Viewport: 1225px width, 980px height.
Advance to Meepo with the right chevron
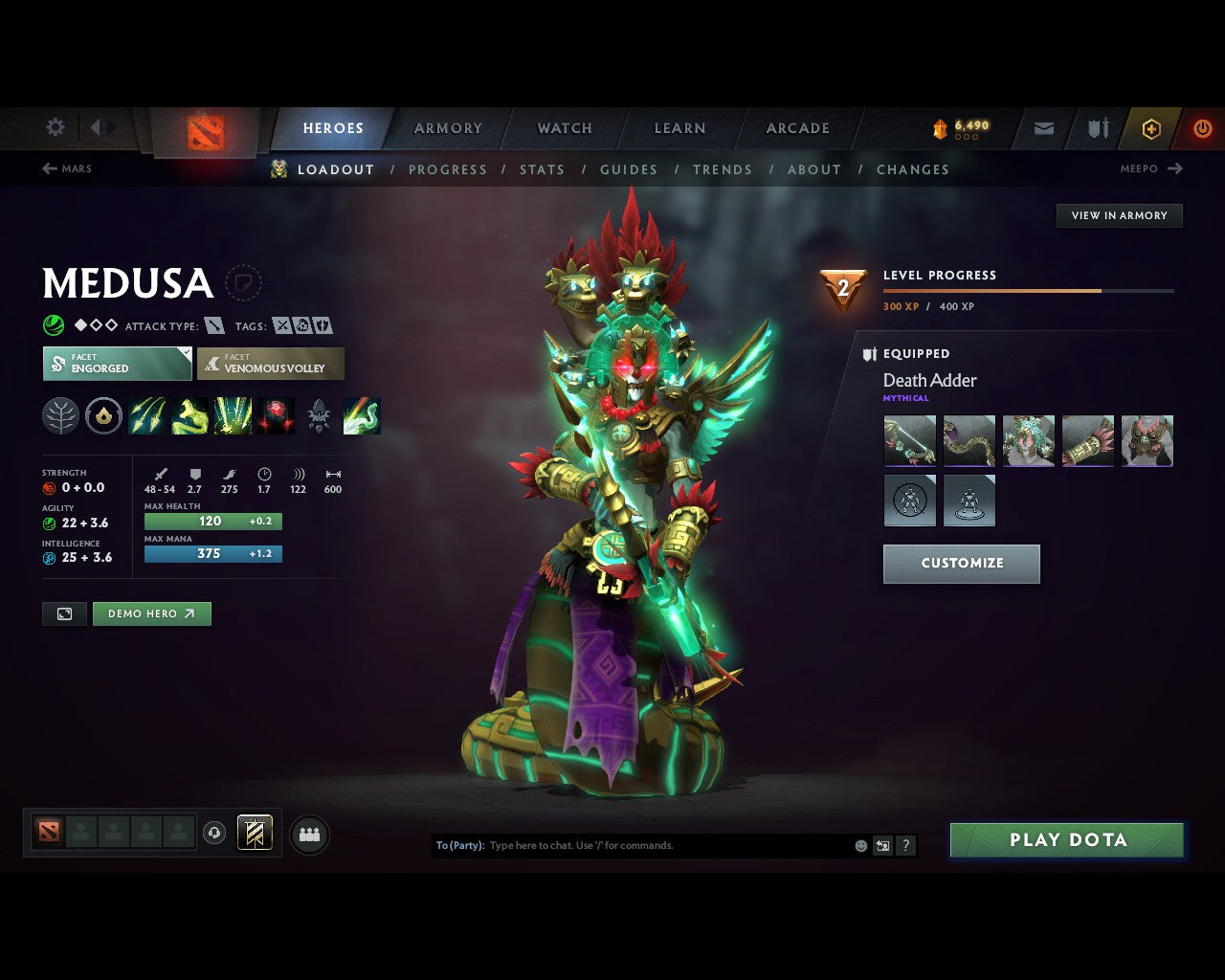pos(1176,168)
